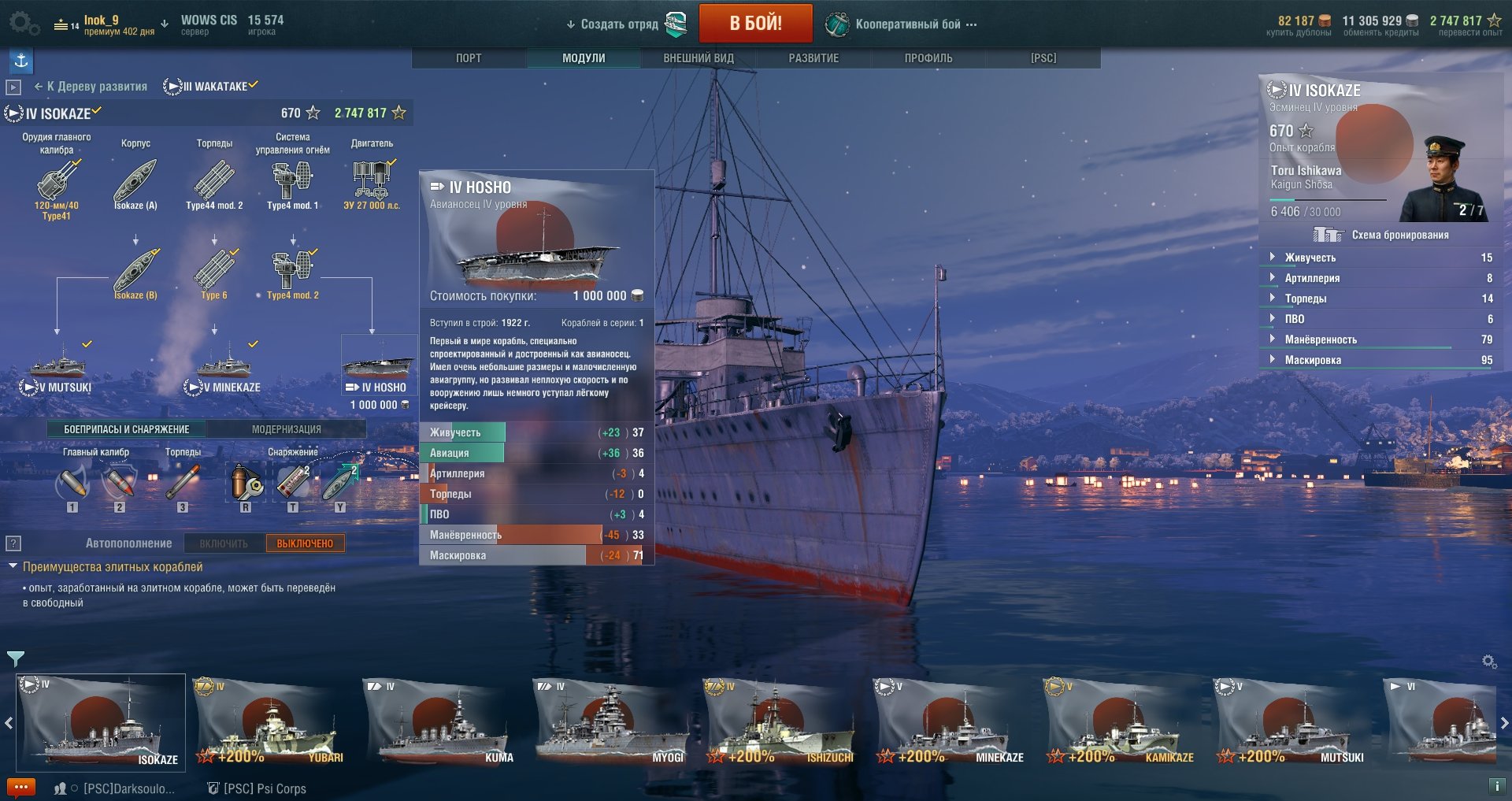The width and height of the screenshot is (1512, 801).
Task: Switch to the ВНЕШНИЙ ВИД tab
Action: pyautogui.click(x=699, y=58)
